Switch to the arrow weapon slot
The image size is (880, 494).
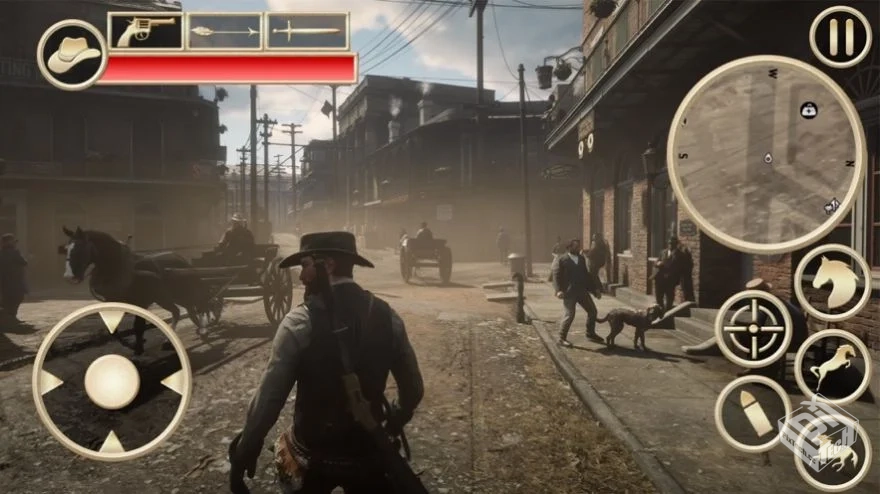224,31
